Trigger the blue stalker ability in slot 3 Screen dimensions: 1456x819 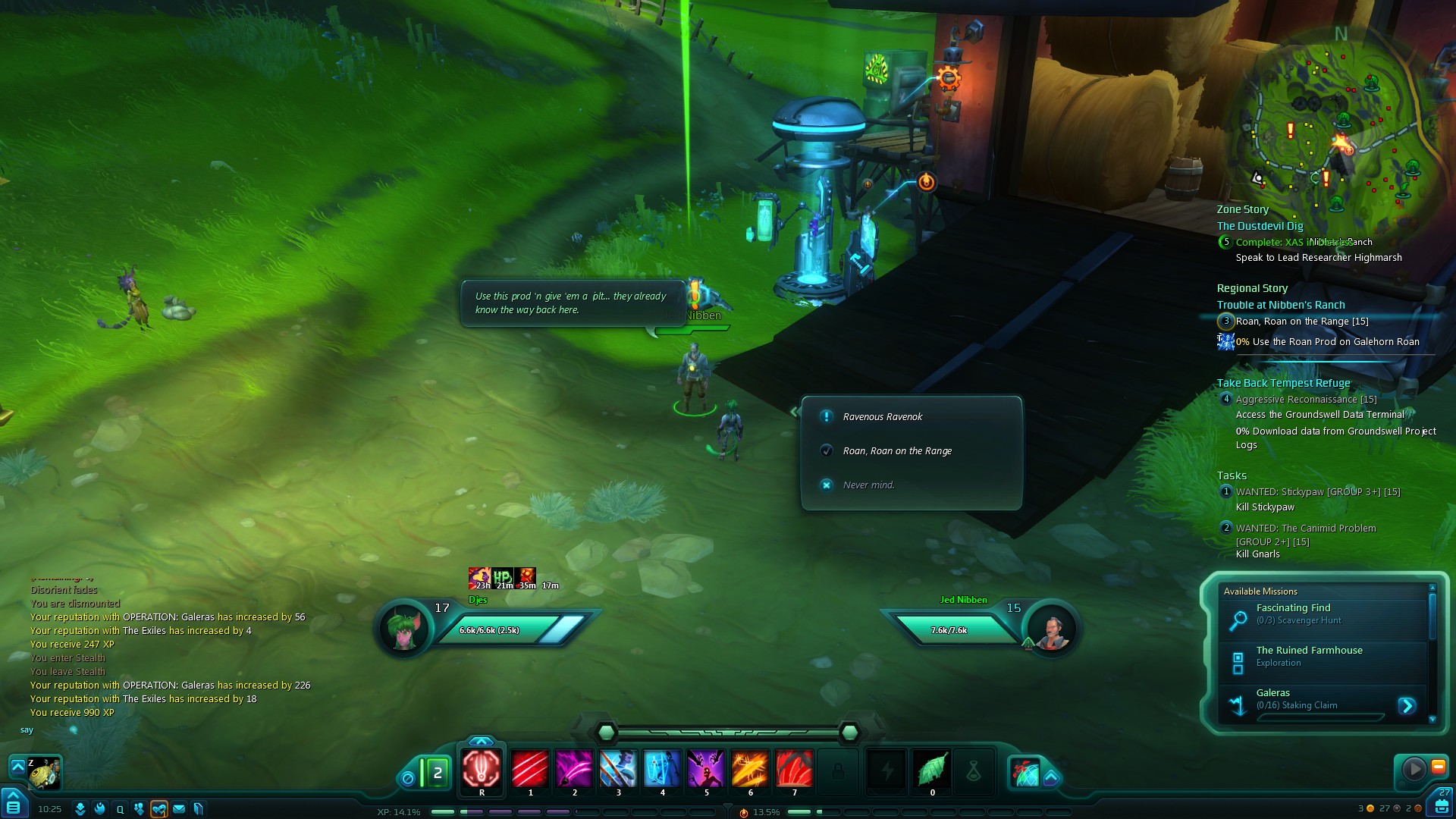[x=618, y=769]
